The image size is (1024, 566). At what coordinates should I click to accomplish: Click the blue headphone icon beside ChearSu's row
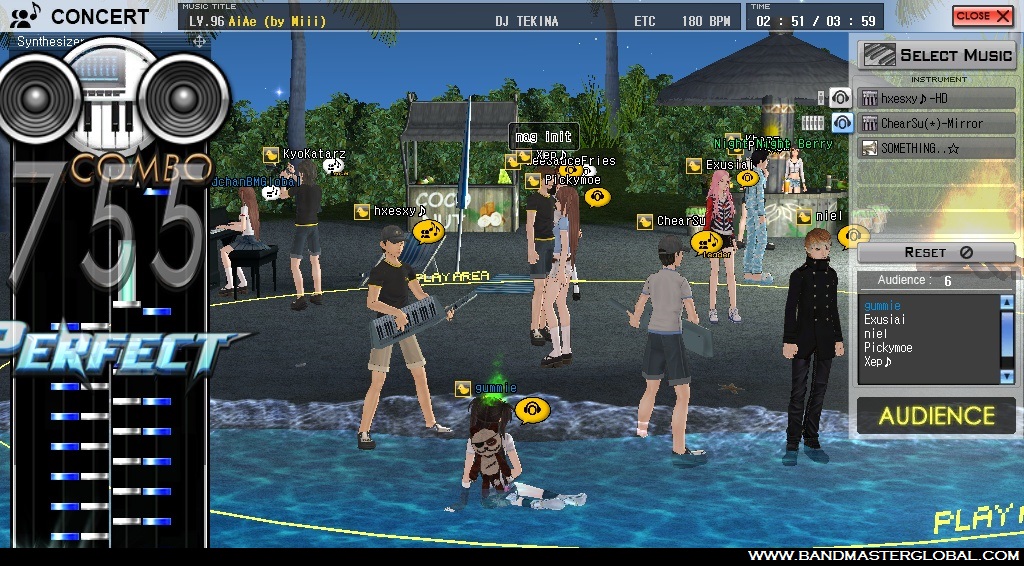click(842, 123)
